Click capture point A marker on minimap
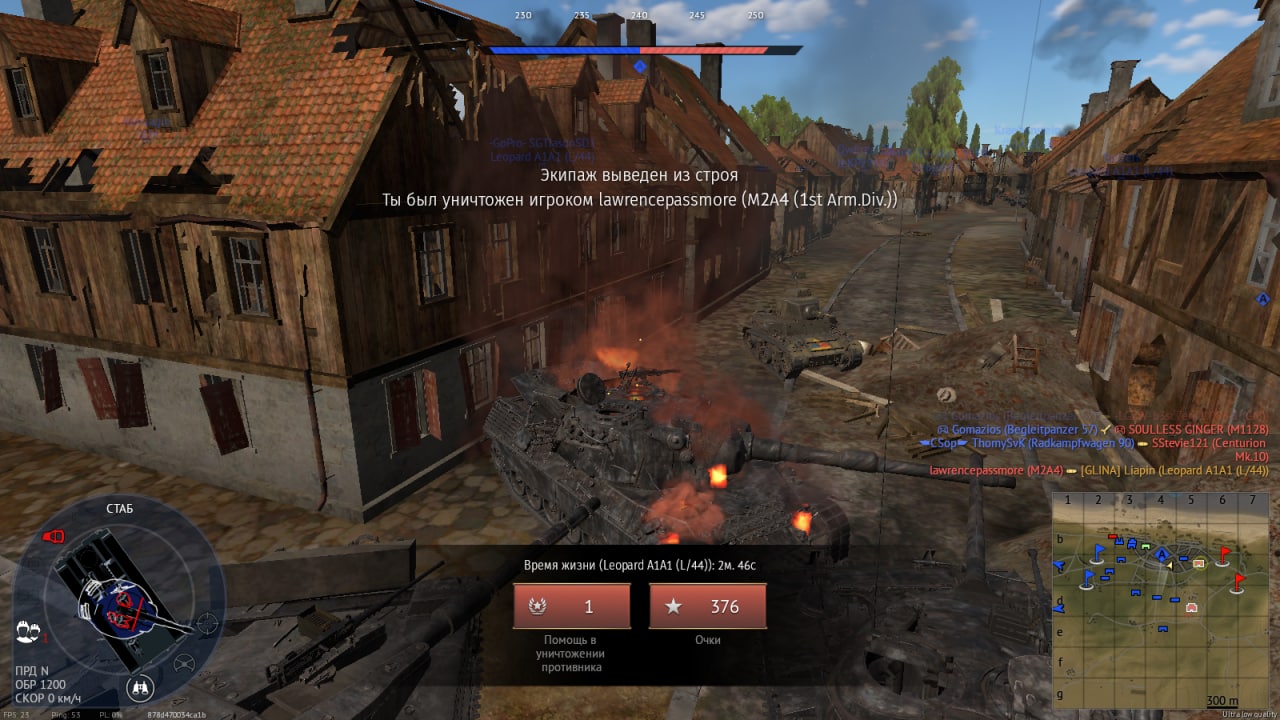The height and width of the screenshot is (720, 1280). click(1161, 553)
